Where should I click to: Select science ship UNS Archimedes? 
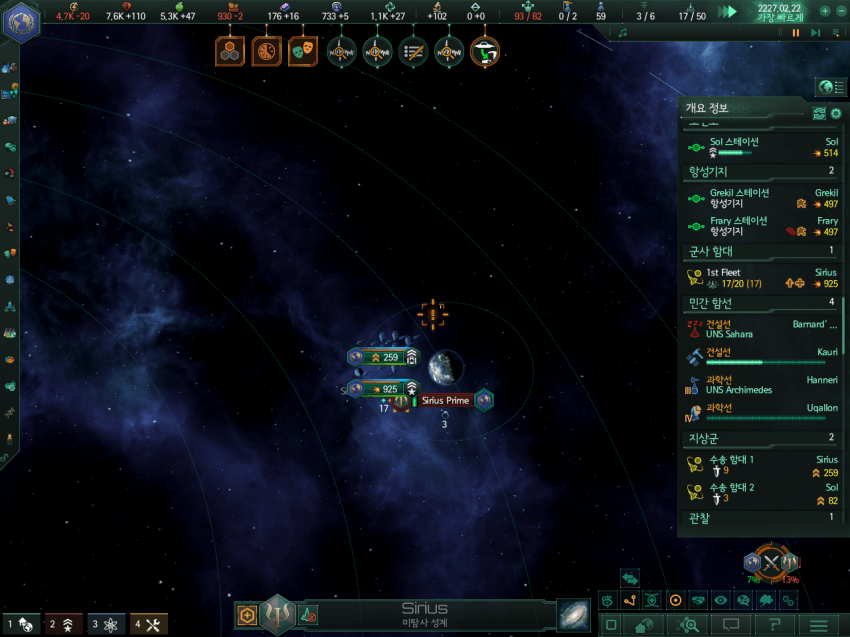[x=760, y=384]
